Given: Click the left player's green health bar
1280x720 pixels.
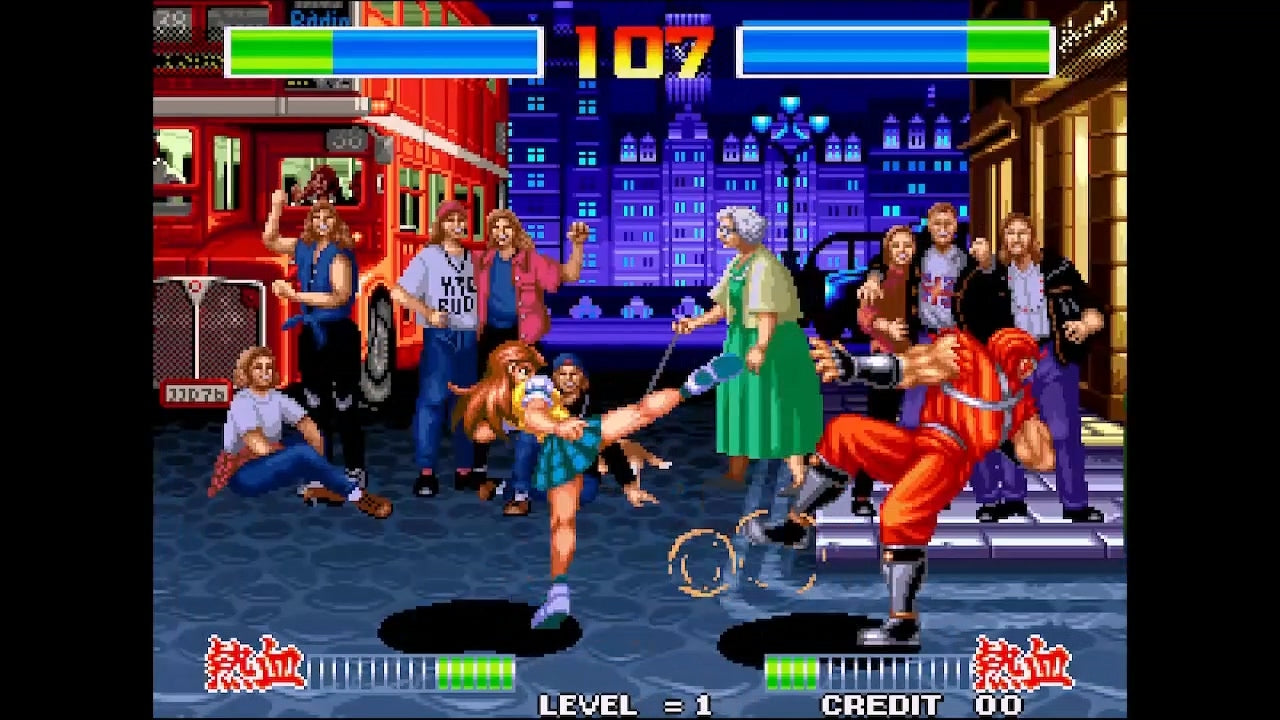Looking at the screenshot, I should coord(280,48).
